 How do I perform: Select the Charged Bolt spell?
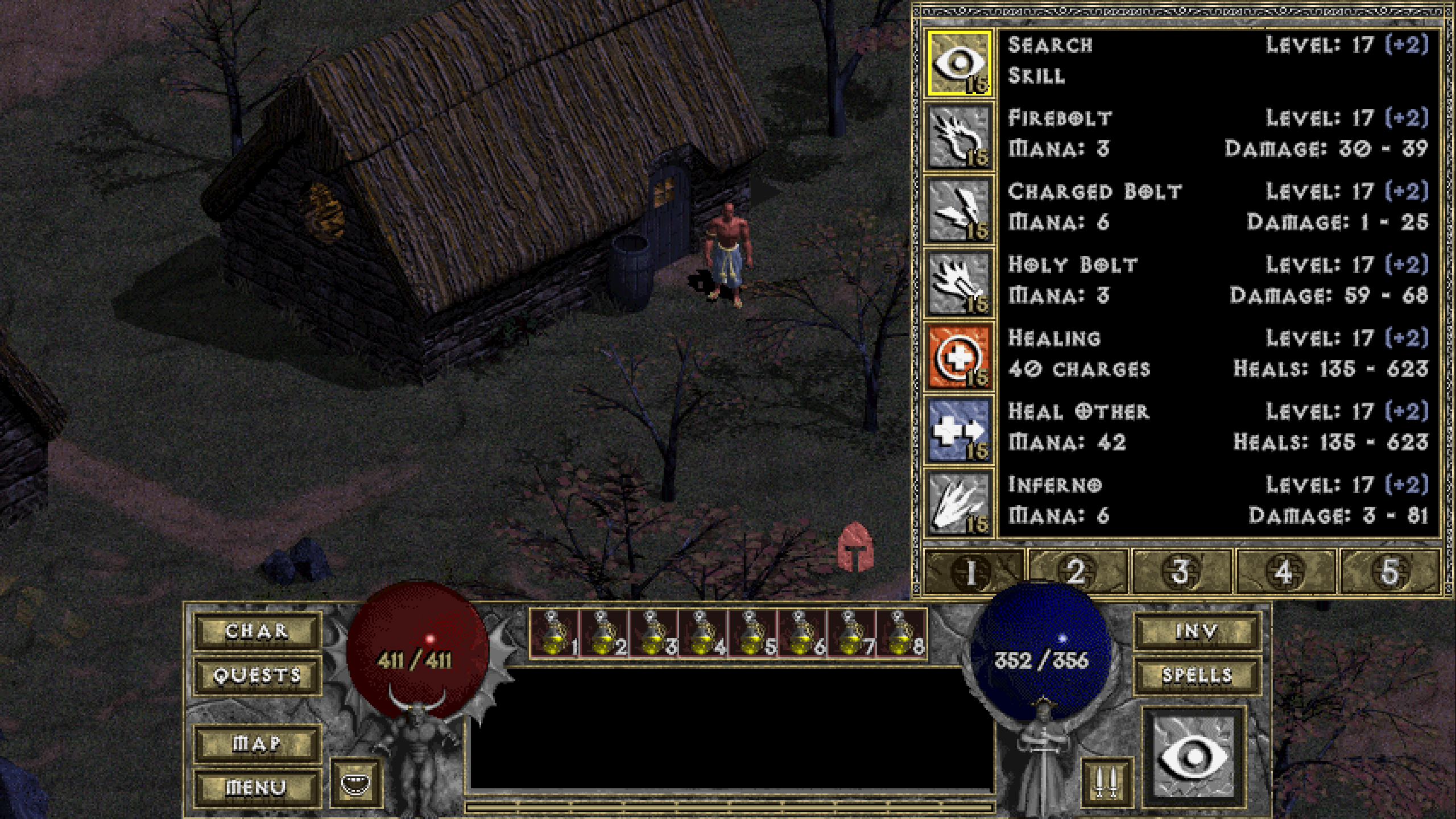click(x=959, y=210)
